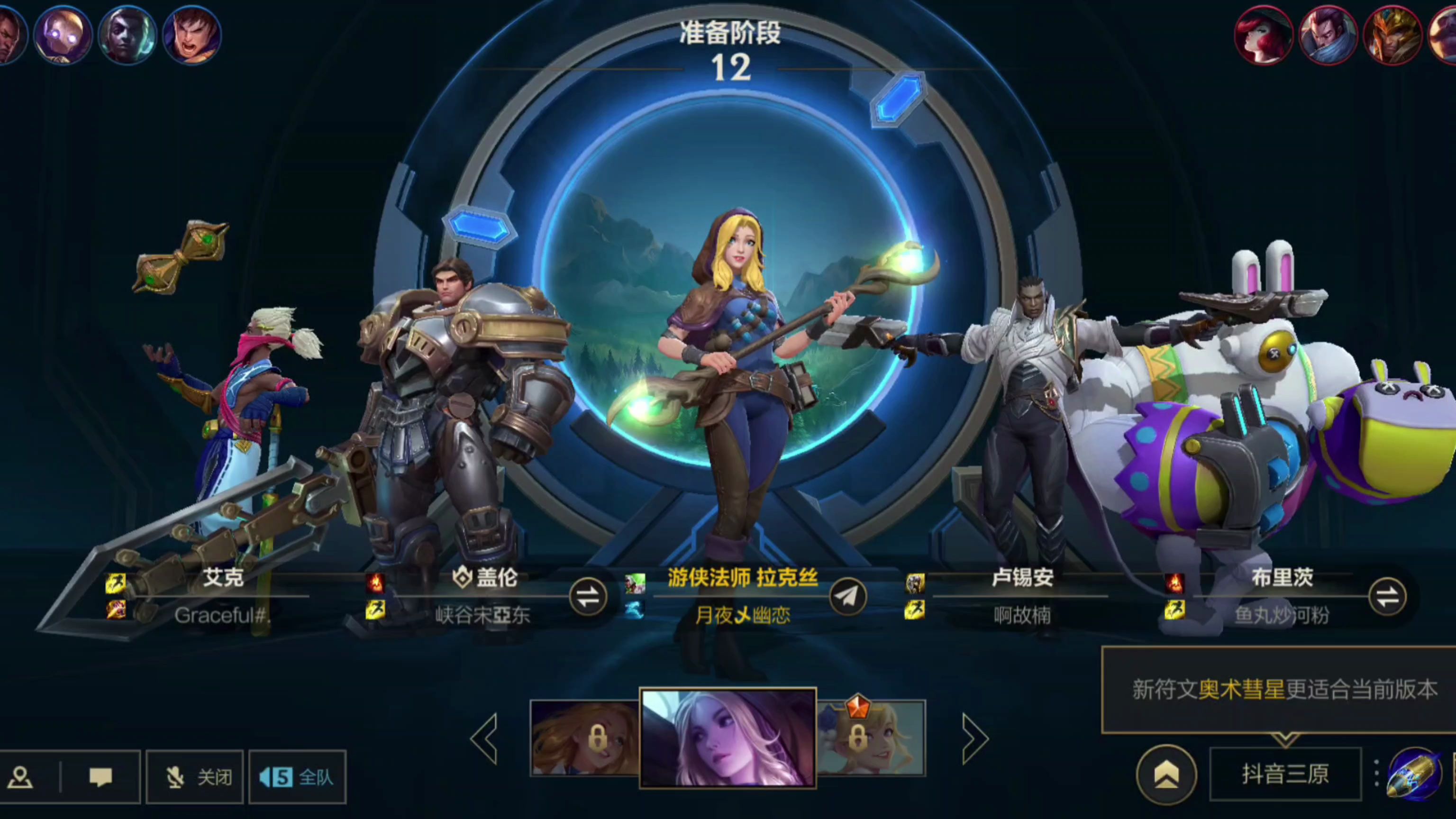The image size is (1456, 819).
Task: Click the paper plane send button
Action: [848, 596]
